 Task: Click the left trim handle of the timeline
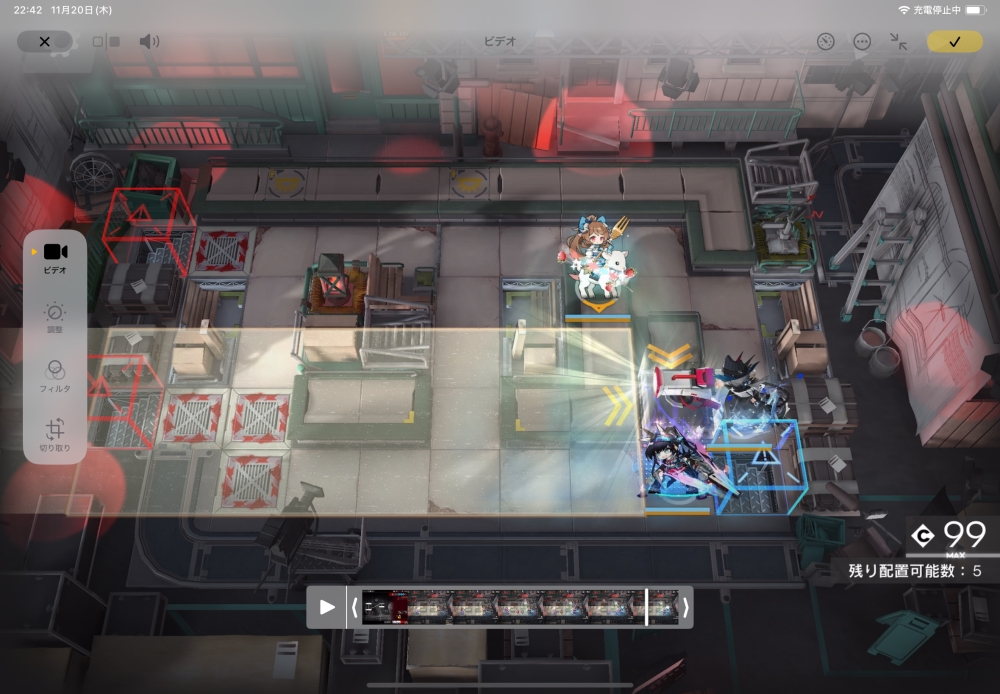354,607
